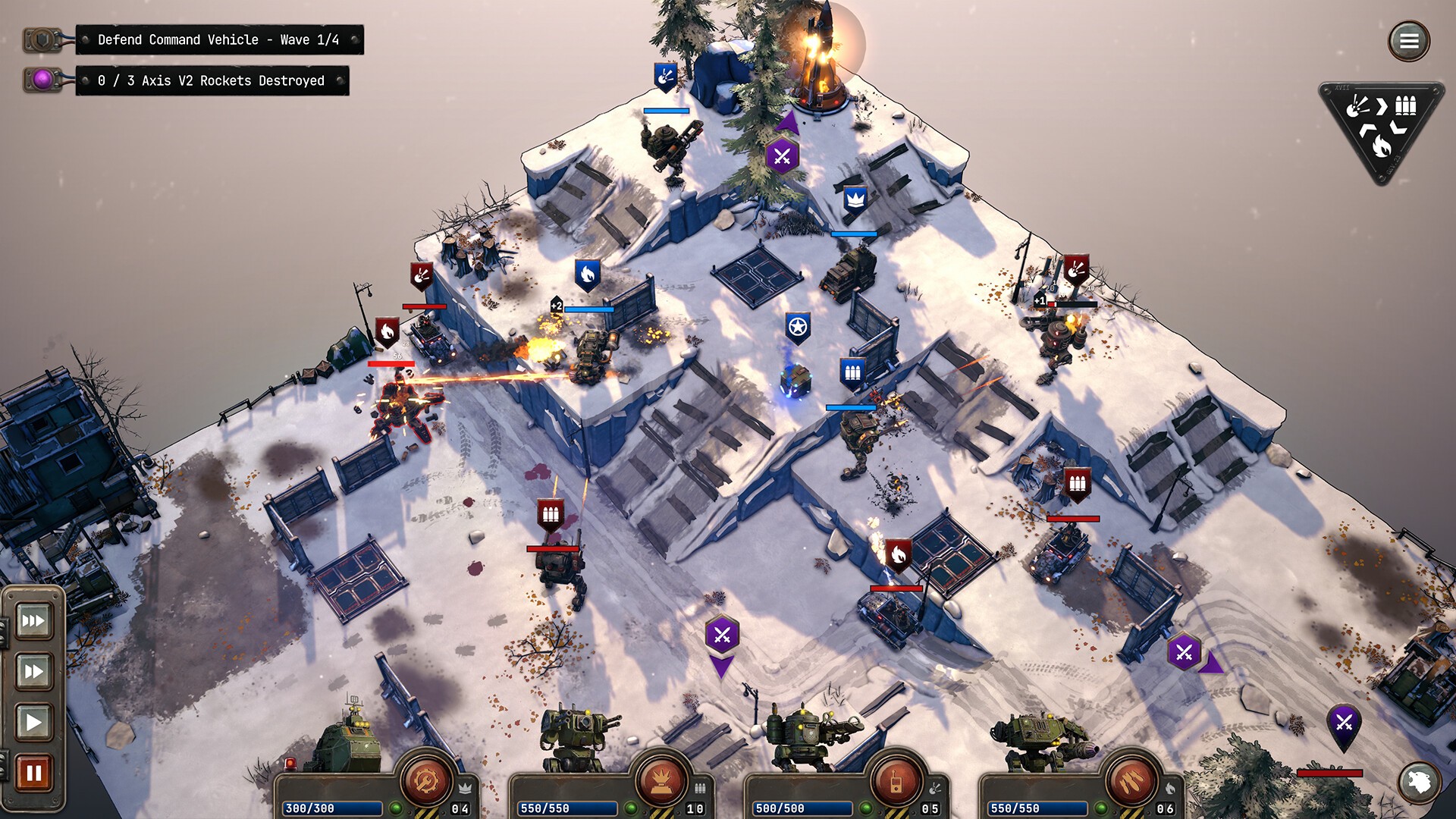This screenshot has height=819, width=1456.
Task: Open the hamburger menu button
Action: click(1409, 41)
